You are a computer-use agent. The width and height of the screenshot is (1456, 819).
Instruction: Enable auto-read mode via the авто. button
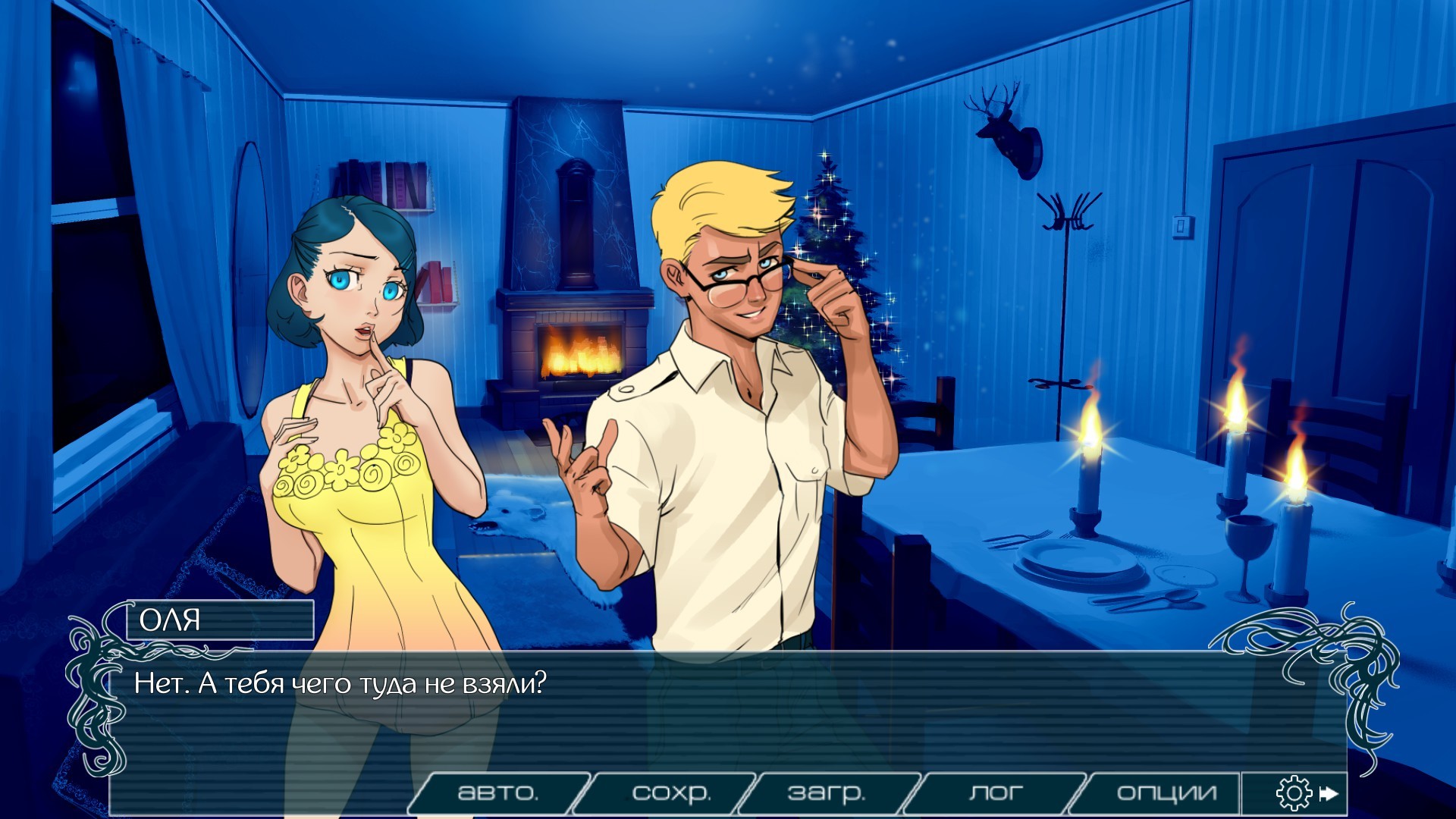(x=500, y=792)
